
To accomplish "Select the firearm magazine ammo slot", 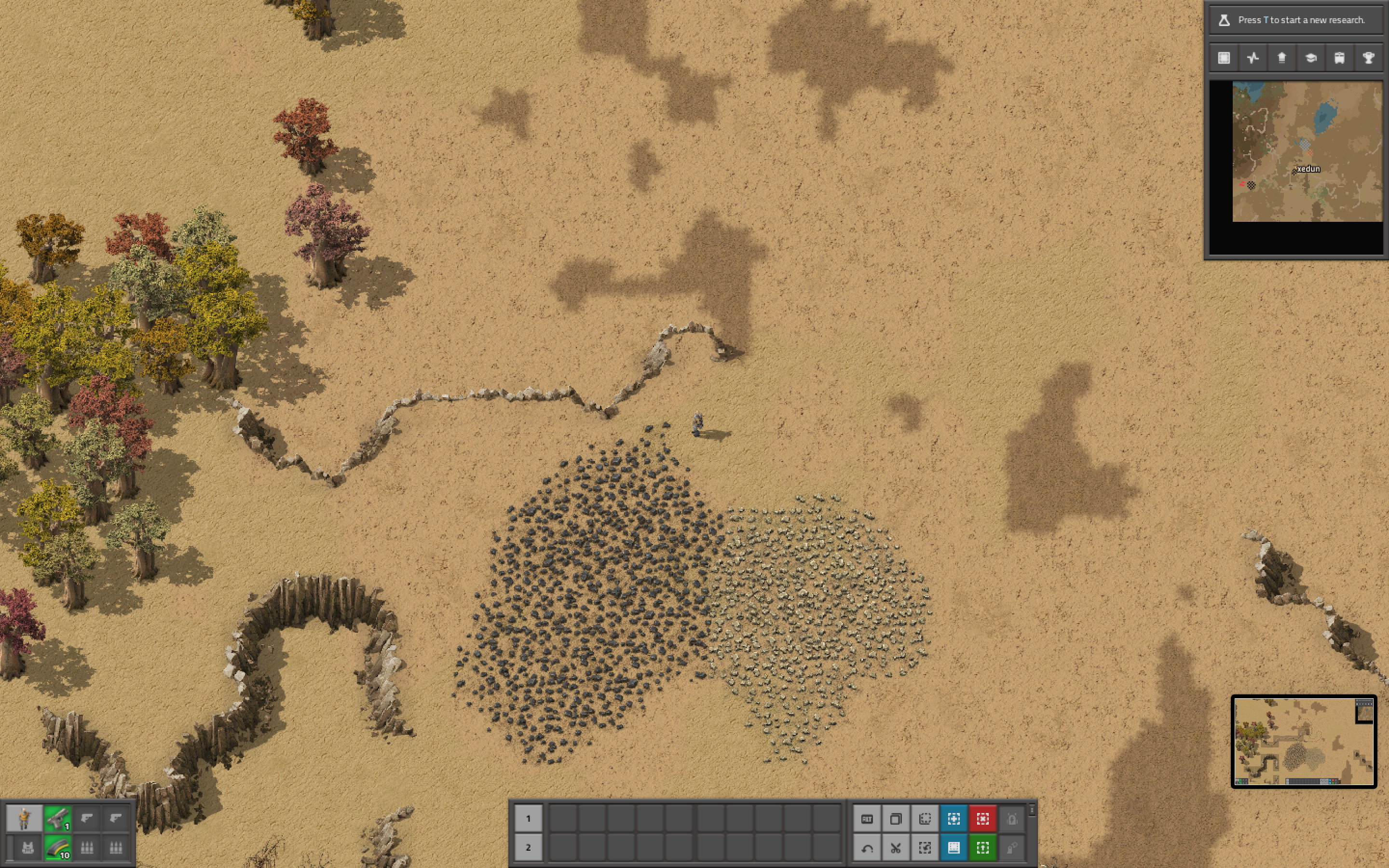I will tap(57, 847).
